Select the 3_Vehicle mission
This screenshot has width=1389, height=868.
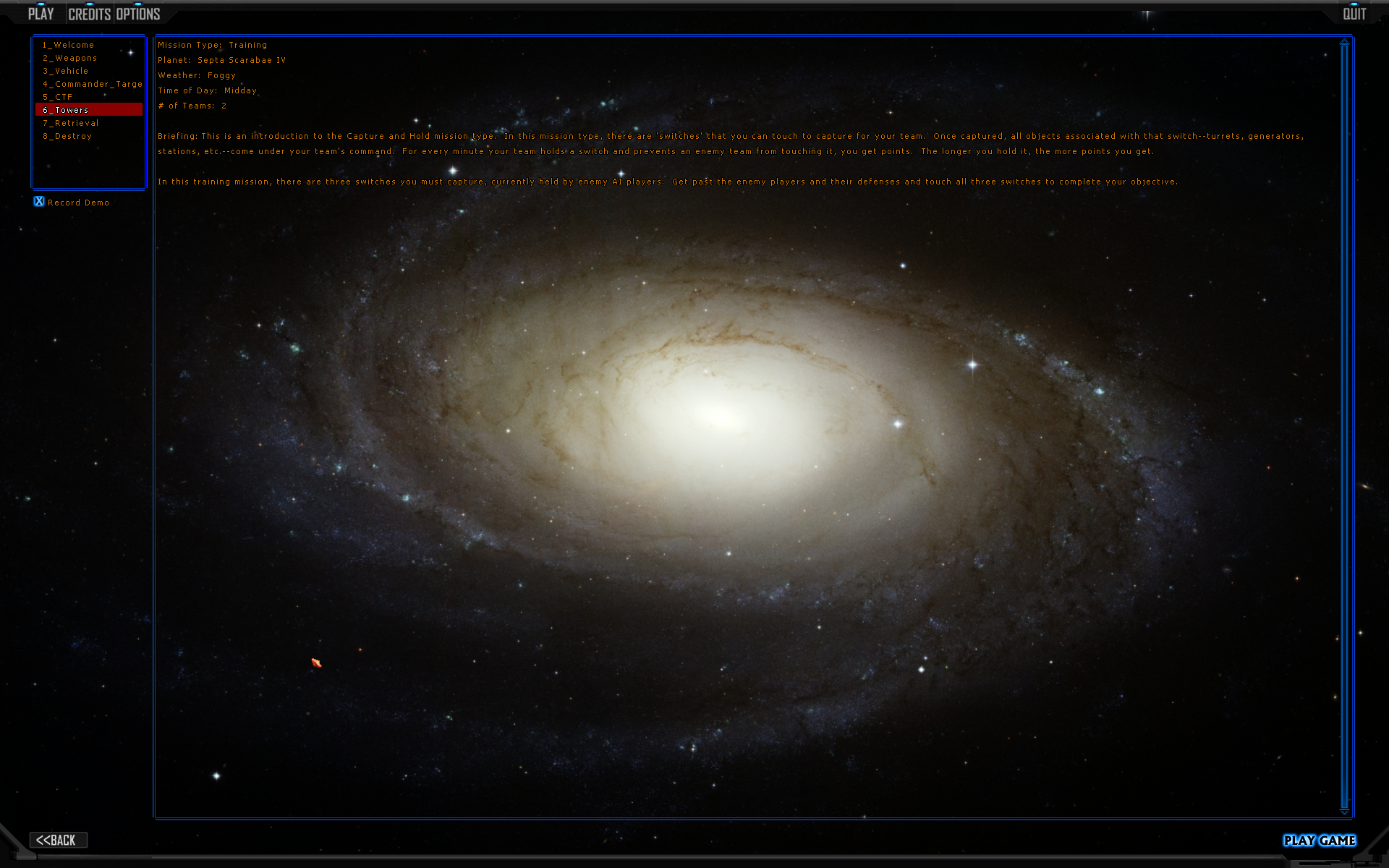point(65,71)
